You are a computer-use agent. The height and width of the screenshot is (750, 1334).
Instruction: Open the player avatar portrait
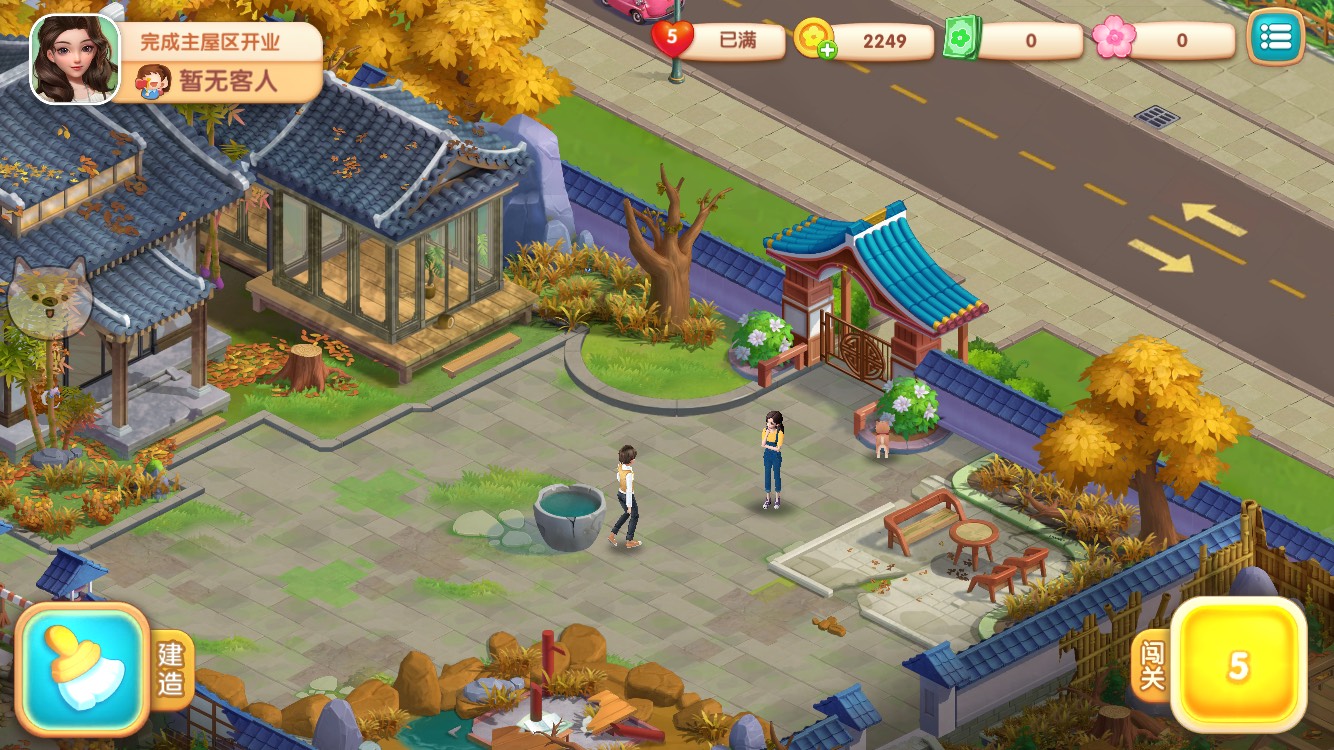click(x=75, y=60)
